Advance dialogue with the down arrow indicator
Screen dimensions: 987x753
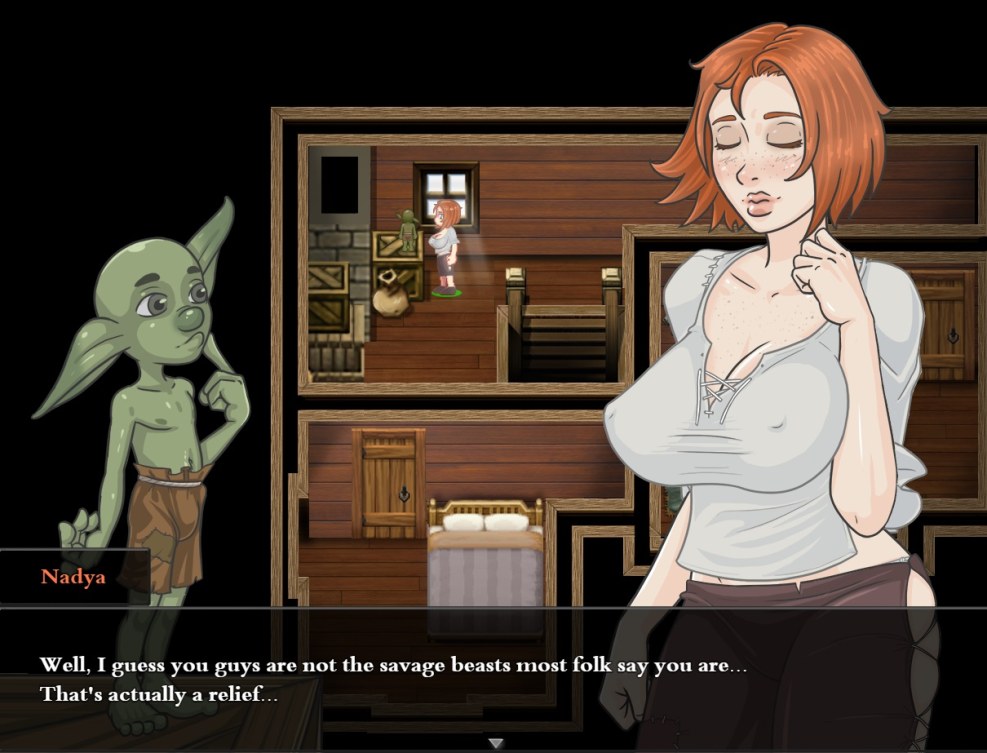pyautogui.click(x=494, y=743)
